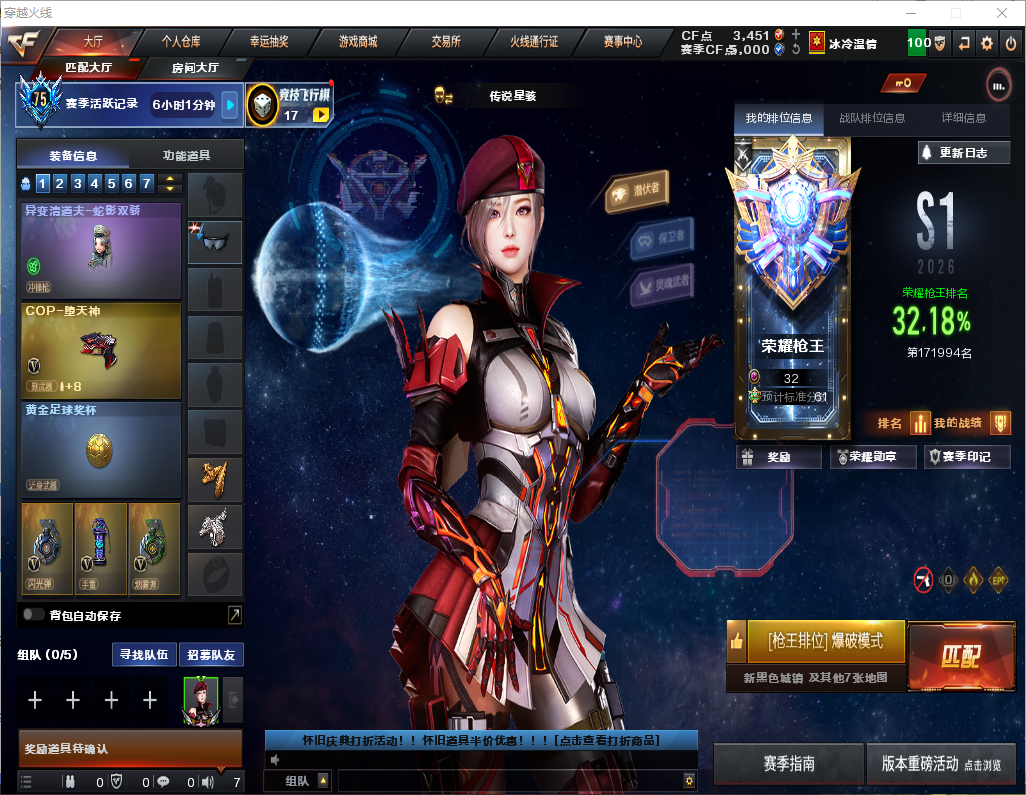
Task: Open the 游戏商城 shop
Action: coord(357,42)
